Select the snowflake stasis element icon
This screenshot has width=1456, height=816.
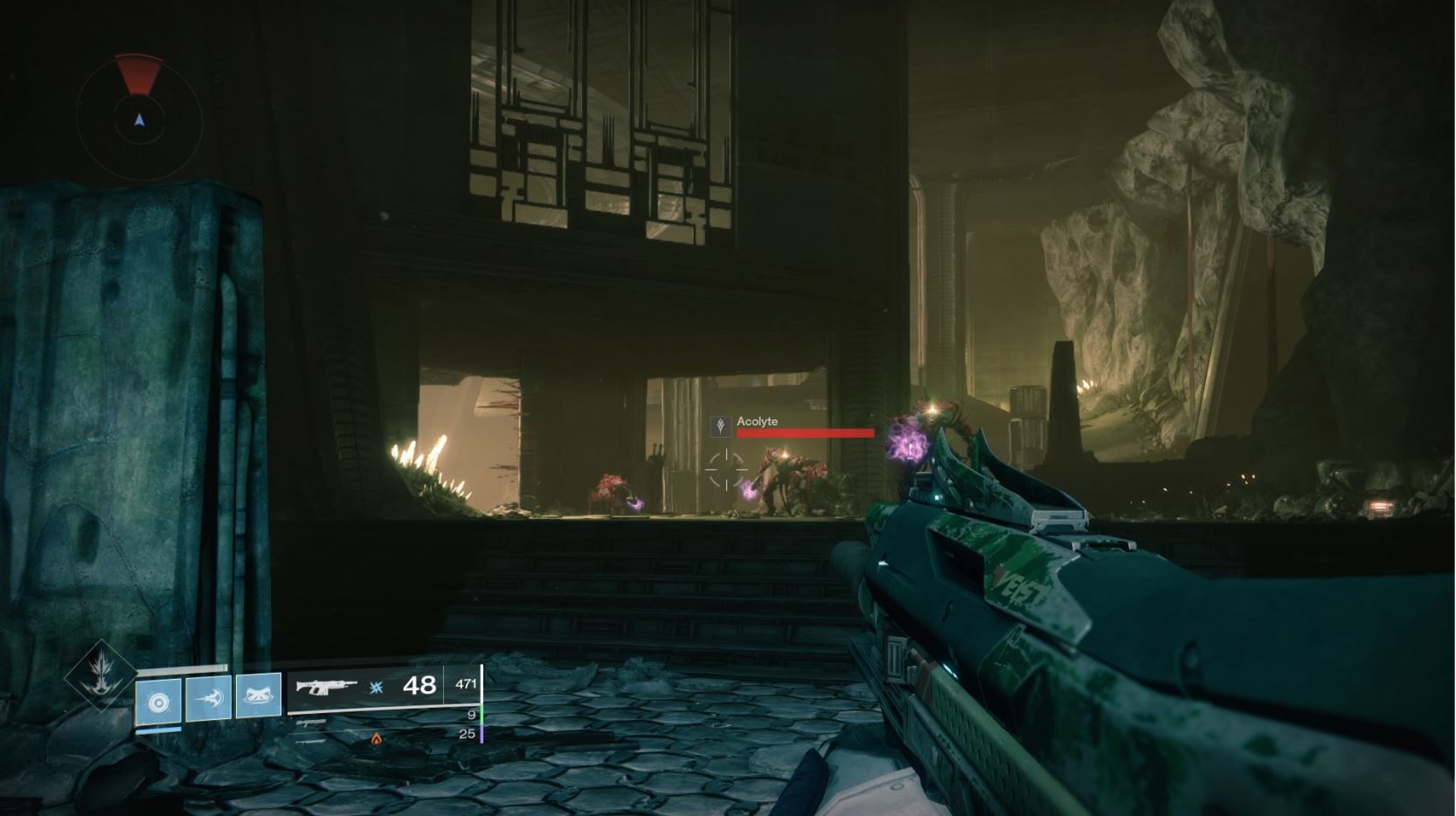[374, 688]
